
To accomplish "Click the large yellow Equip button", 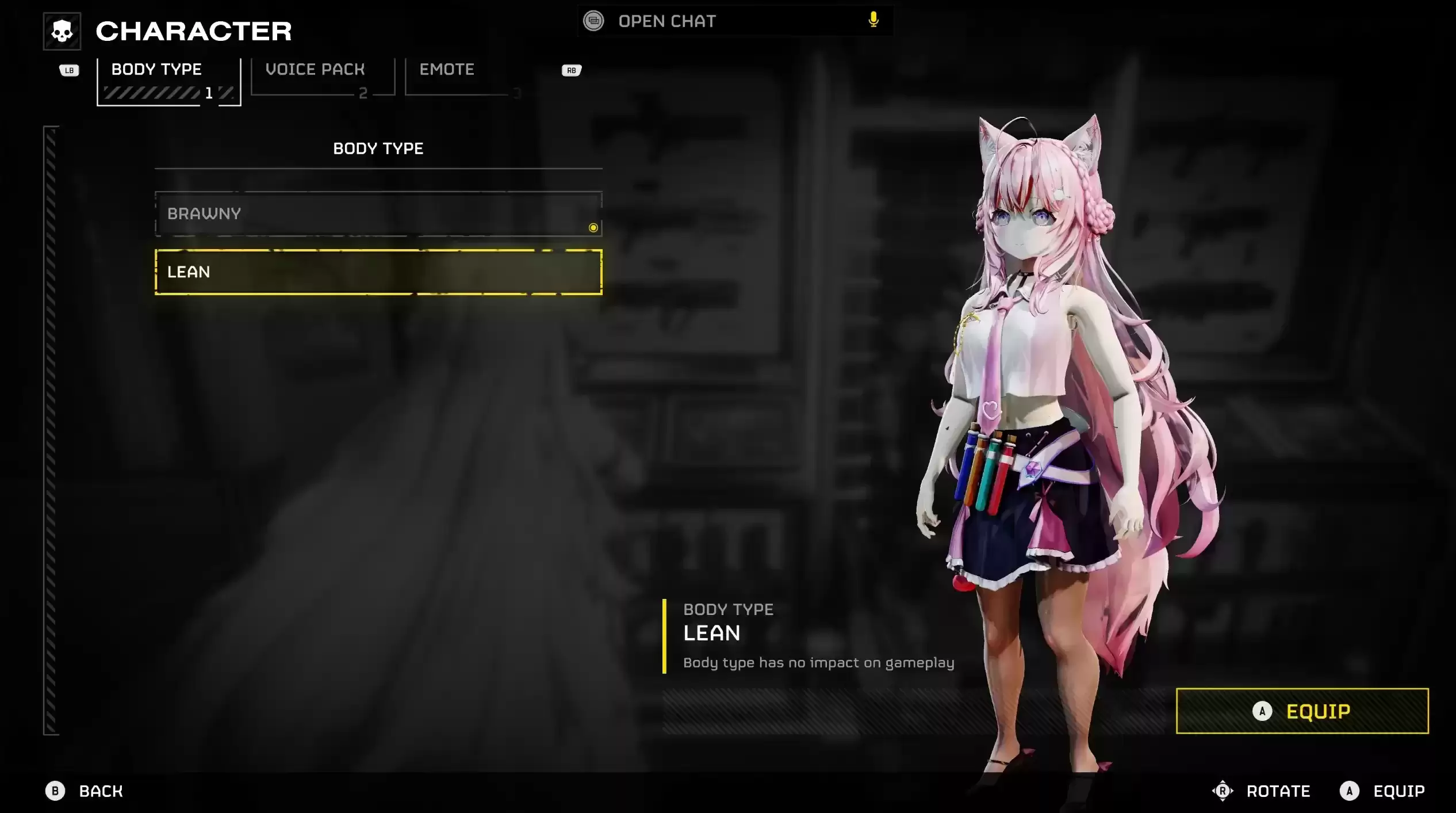I will click(x=1302, y=711).
